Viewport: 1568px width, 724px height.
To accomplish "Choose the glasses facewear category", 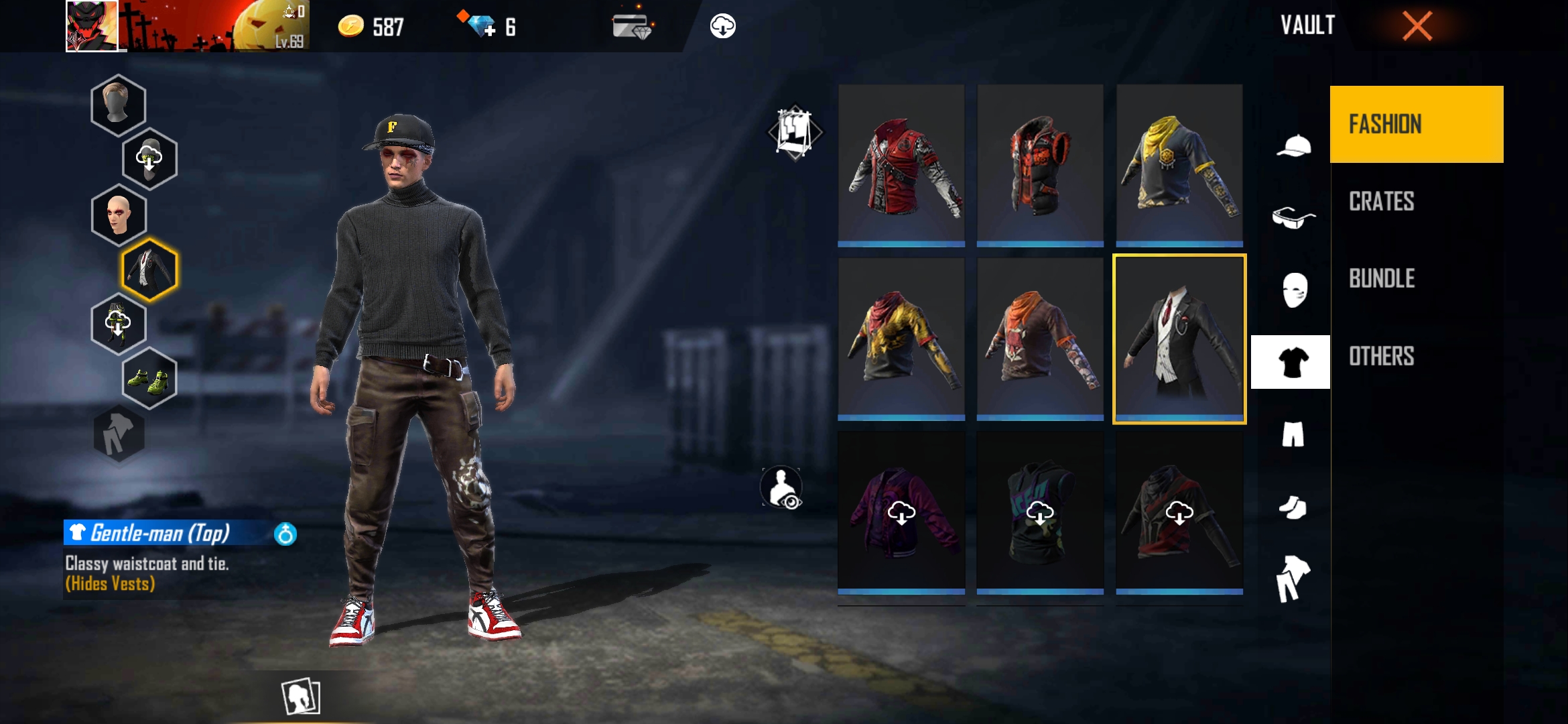I will pyautogui.click(x=1293, y=218).
